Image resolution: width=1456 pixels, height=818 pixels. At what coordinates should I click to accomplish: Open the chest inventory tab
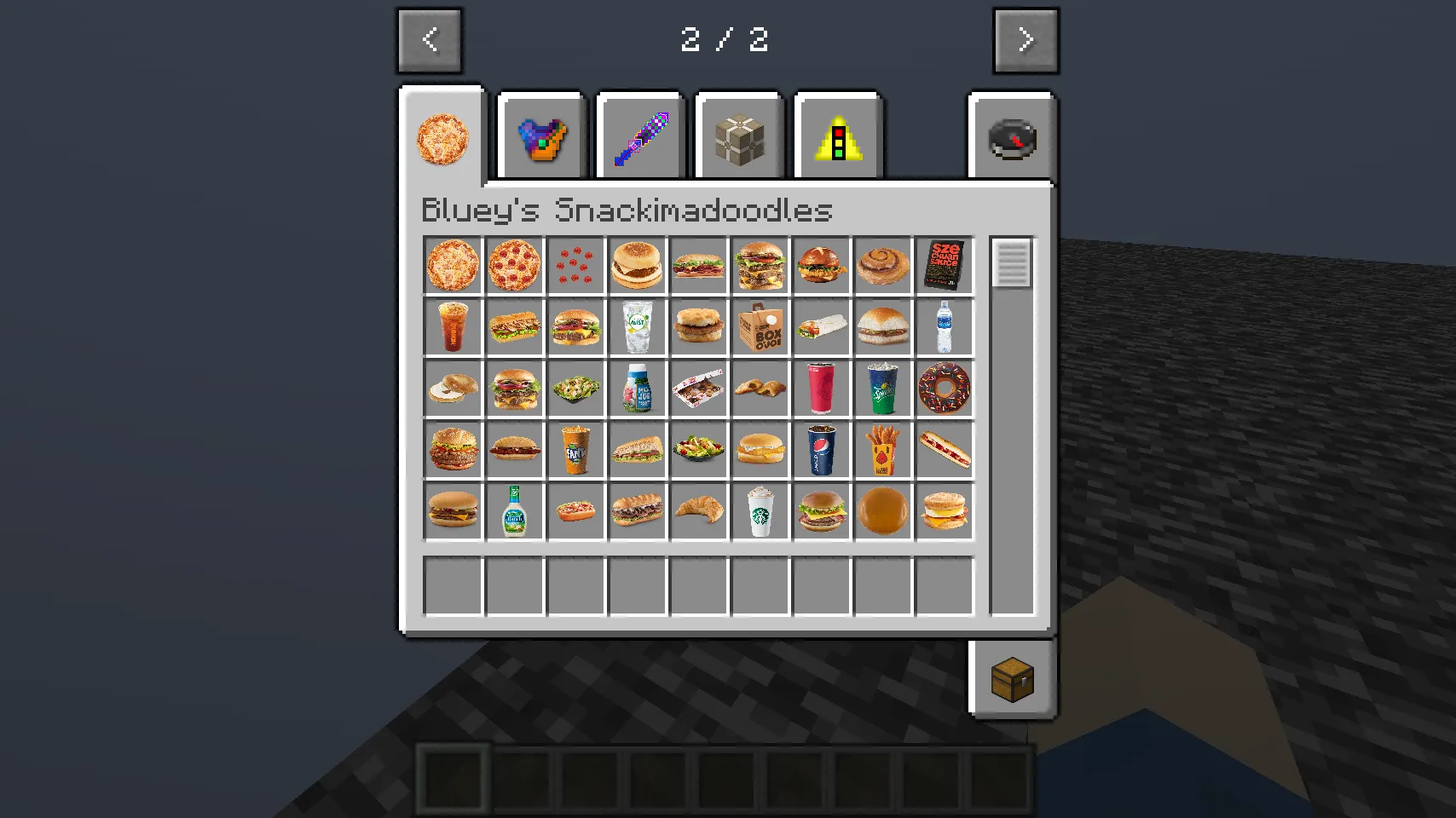click(1013, 677)
